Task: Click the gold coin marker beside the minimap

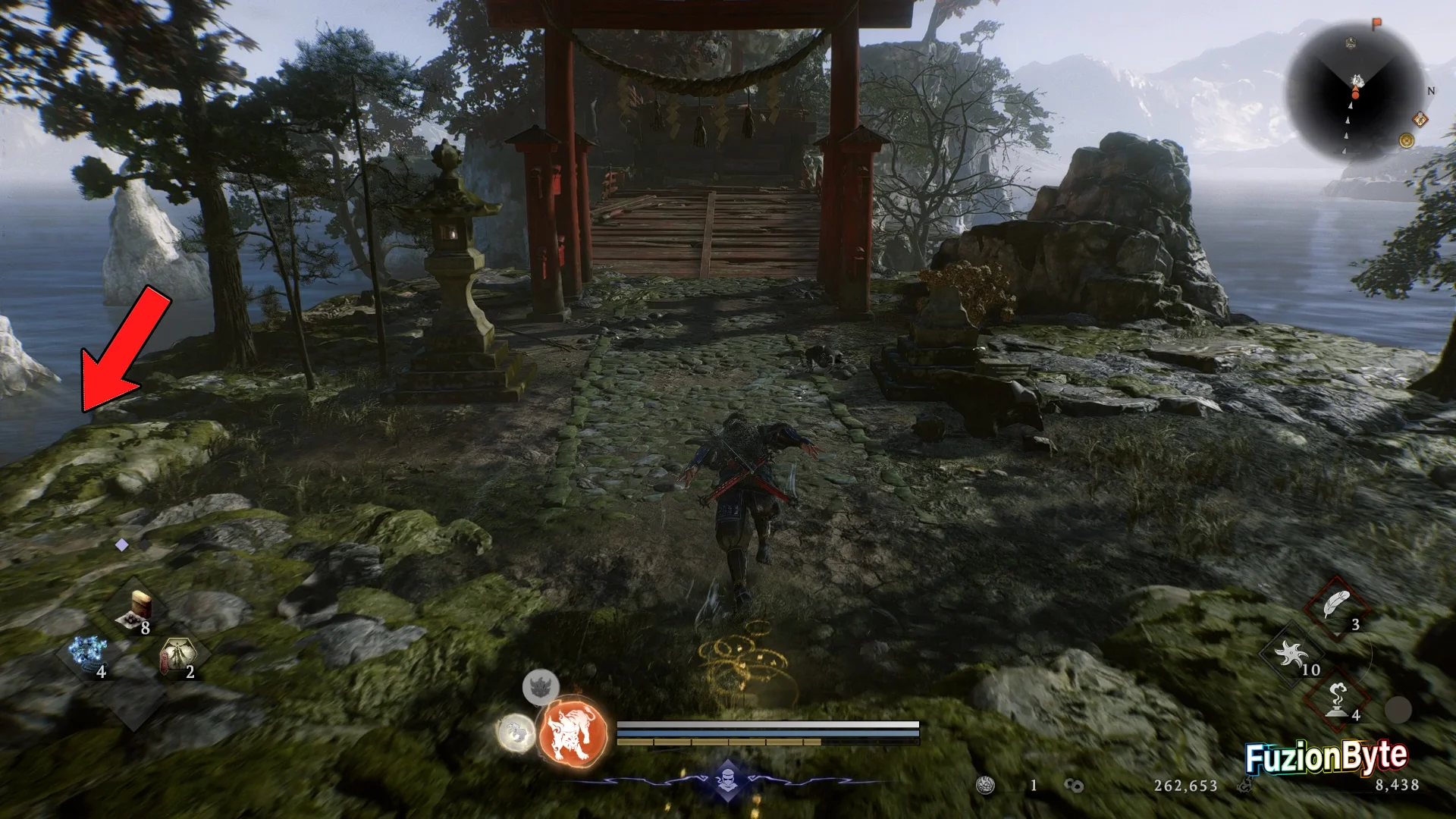Action: pos(1407,140)
